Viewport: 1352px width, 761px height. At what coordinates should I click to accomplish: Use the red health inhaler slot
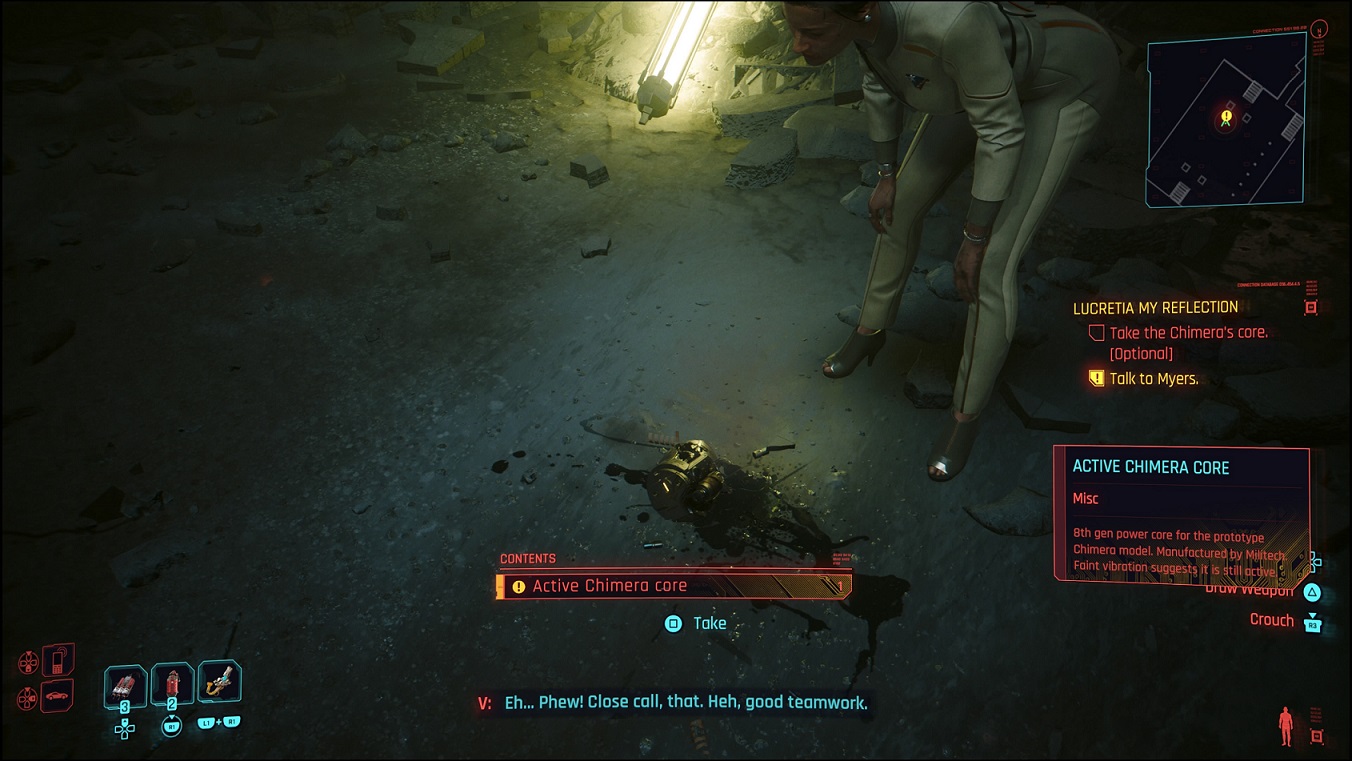pyautogui.click(x=172, y=687)
